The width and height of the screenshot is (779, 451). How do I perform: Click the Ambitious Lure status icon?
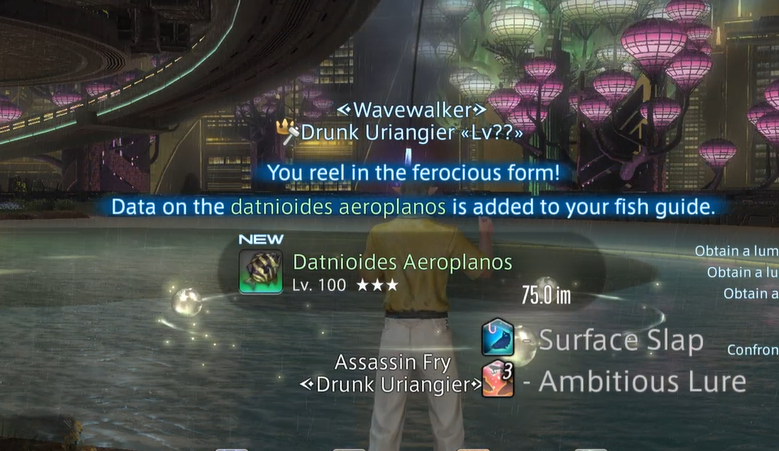pyautogui.click(x=498, y=381)
